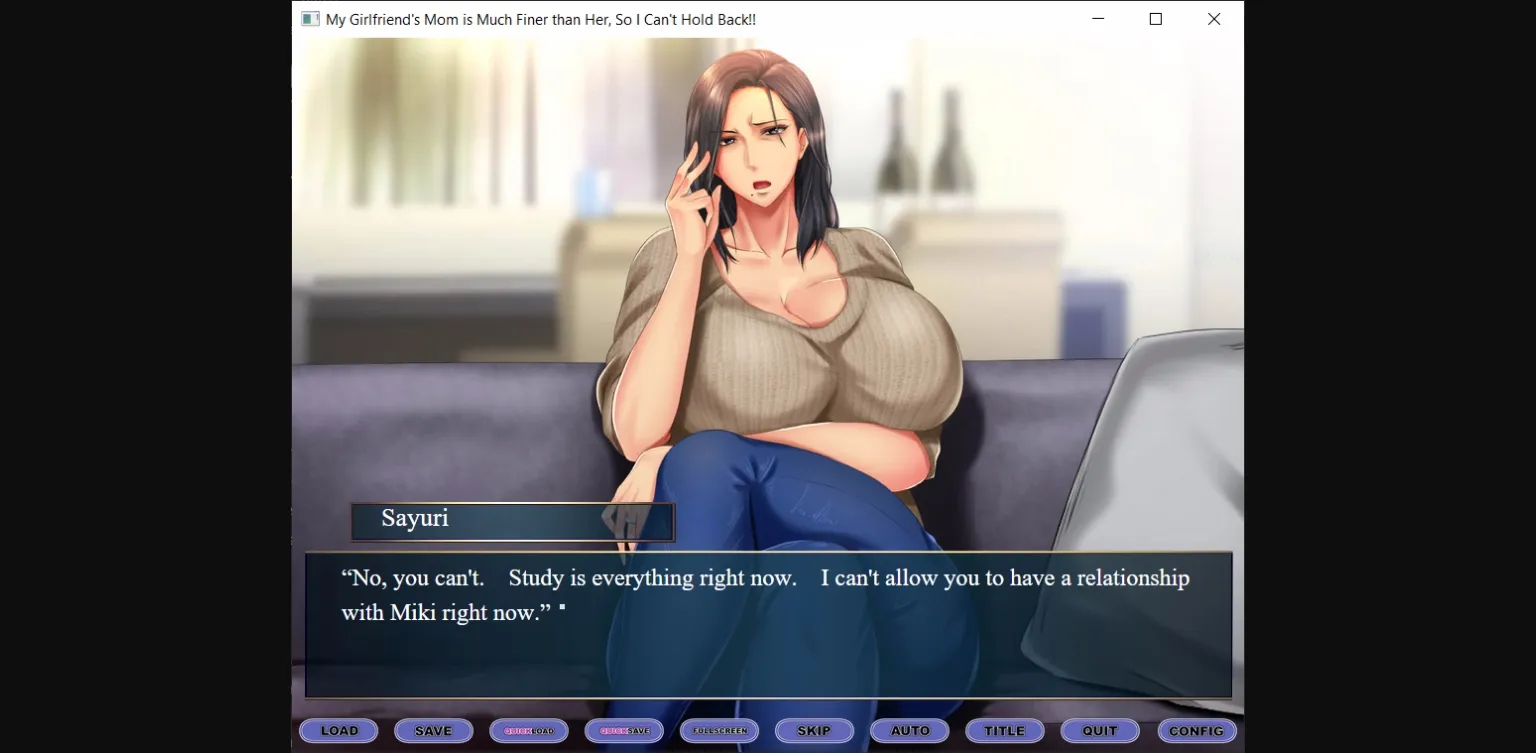Minimize the game window
1536x753 pixels.
click(x=1097, y=18)
